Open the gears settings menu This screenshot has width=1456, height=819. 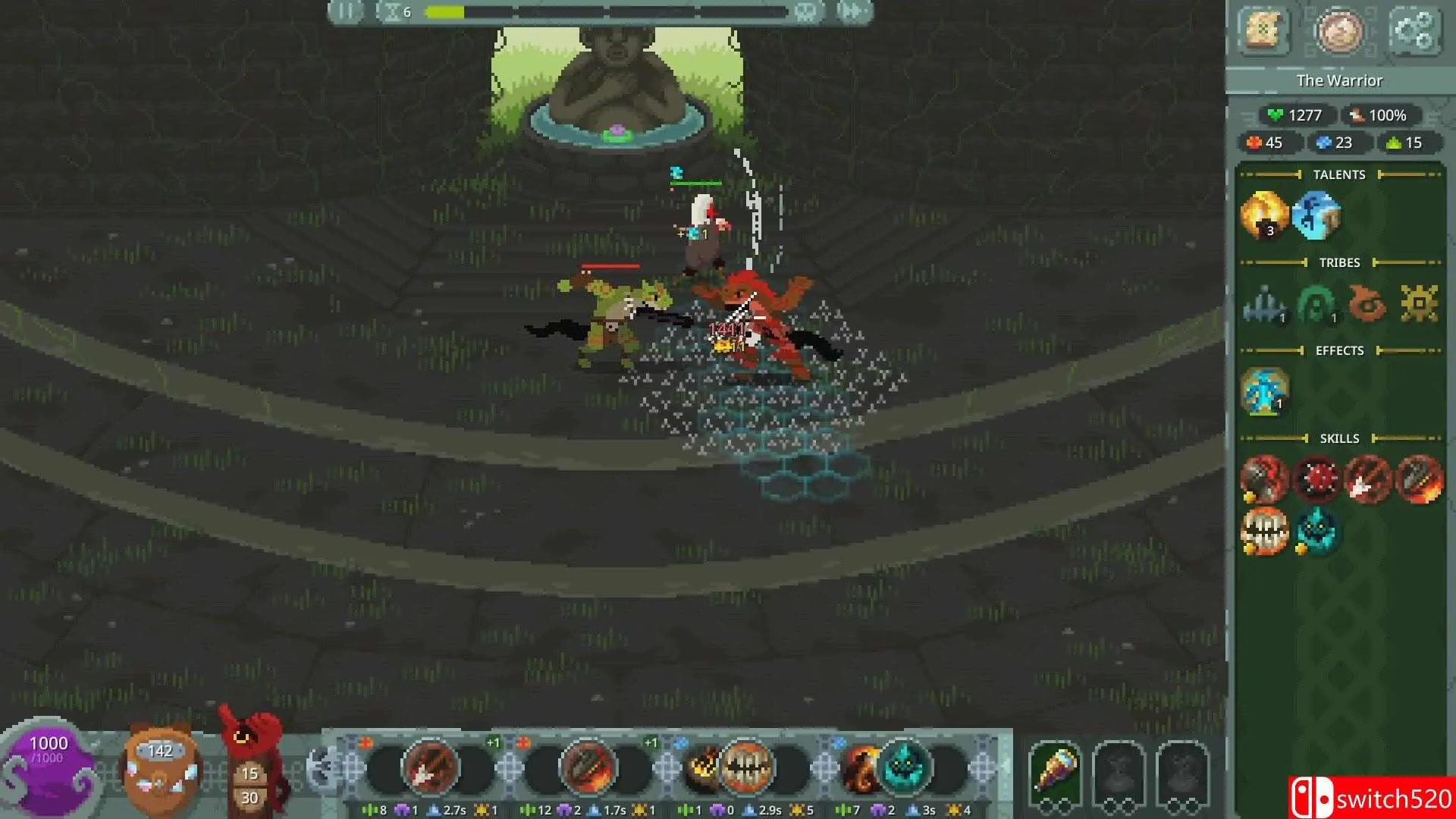tap(1414, 32)
